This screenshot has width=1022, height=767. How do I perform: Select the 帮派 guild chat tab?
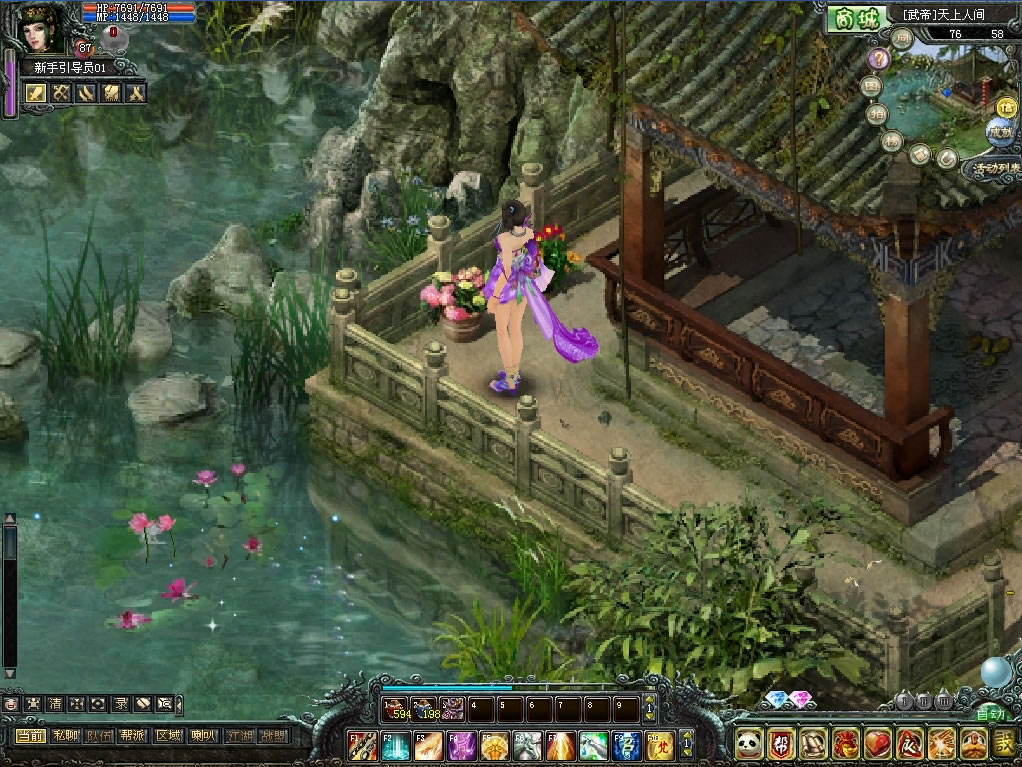[133, 736]
